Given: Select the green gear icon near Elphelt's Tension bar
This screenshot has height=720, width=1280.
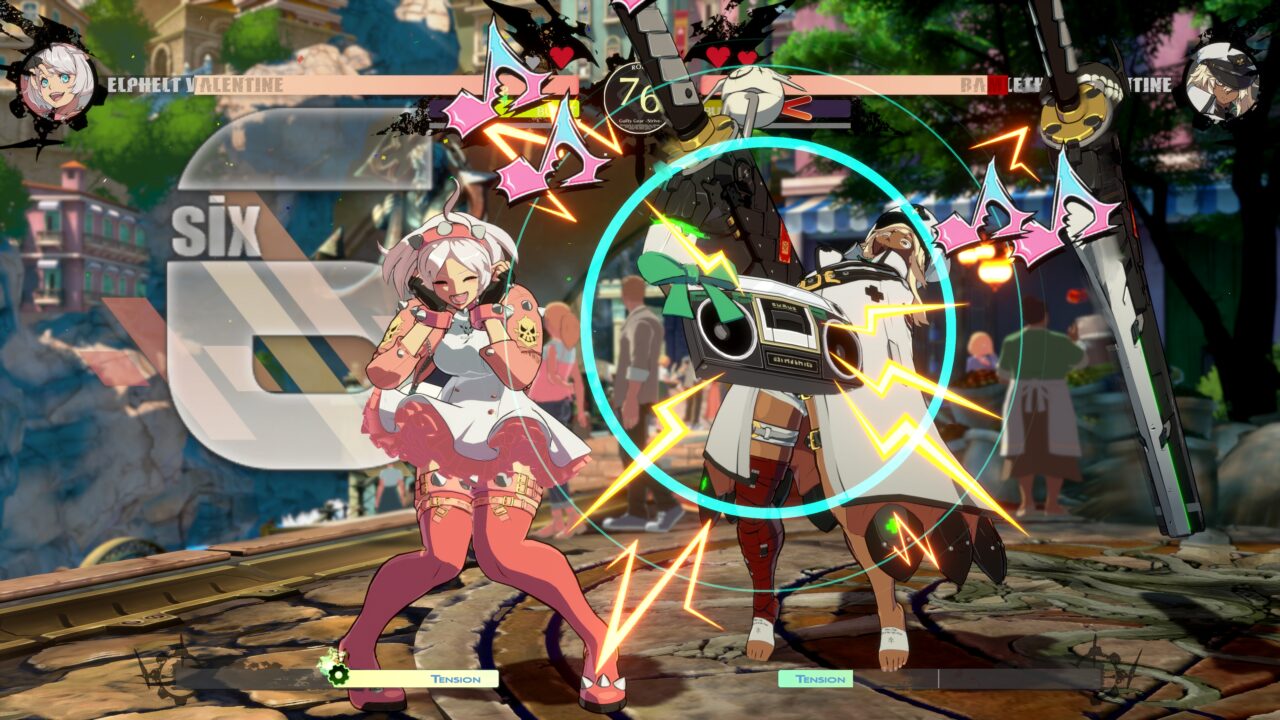Looking at the screenshot, I should [337, 674].
